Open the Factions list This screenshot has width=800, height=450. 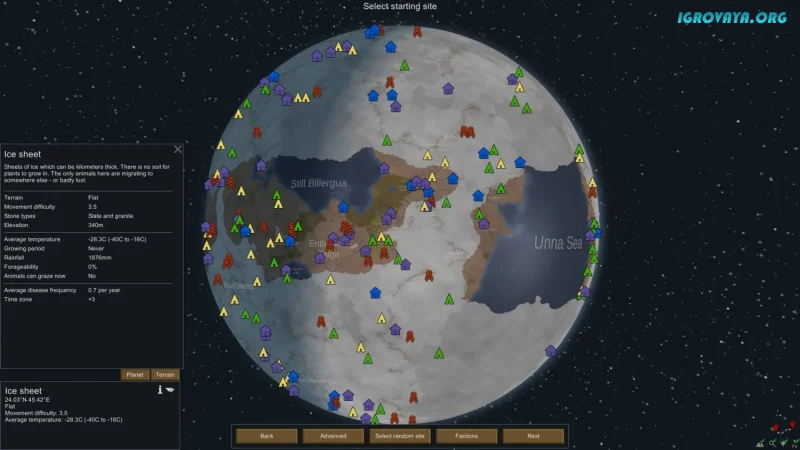pos(466,436)
